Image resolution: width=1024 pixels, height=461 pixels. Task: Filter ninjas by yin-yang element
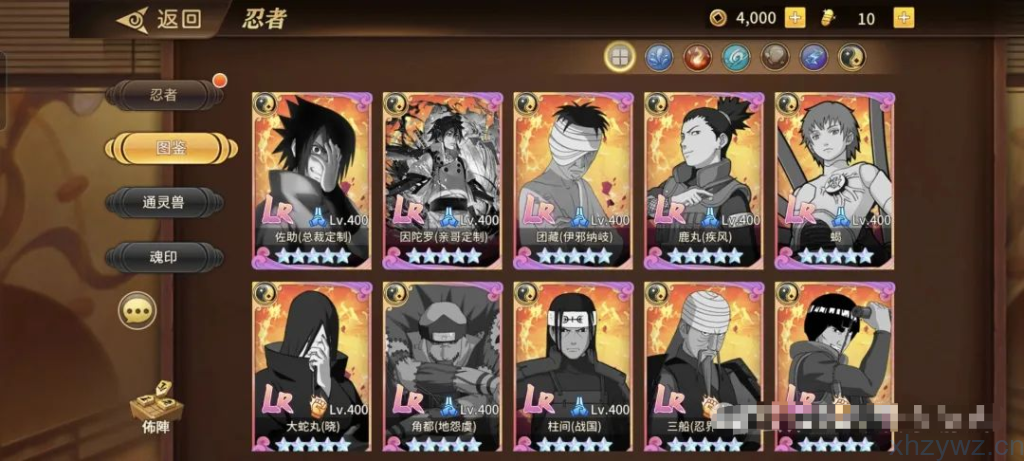pyautogui.click(x=852, y=57)
